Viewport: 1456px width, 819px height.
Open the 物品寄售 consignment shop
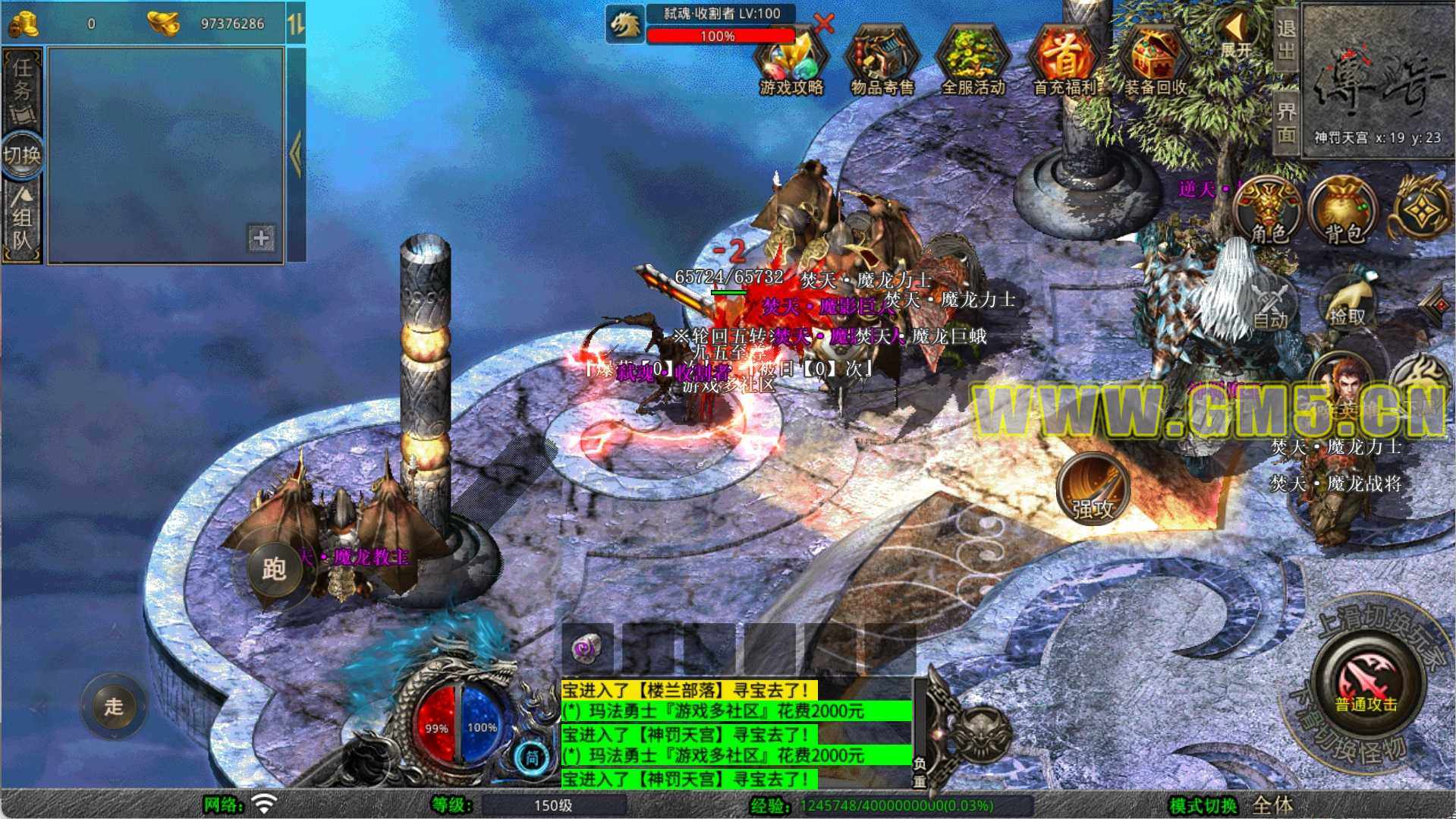(882, 64)
